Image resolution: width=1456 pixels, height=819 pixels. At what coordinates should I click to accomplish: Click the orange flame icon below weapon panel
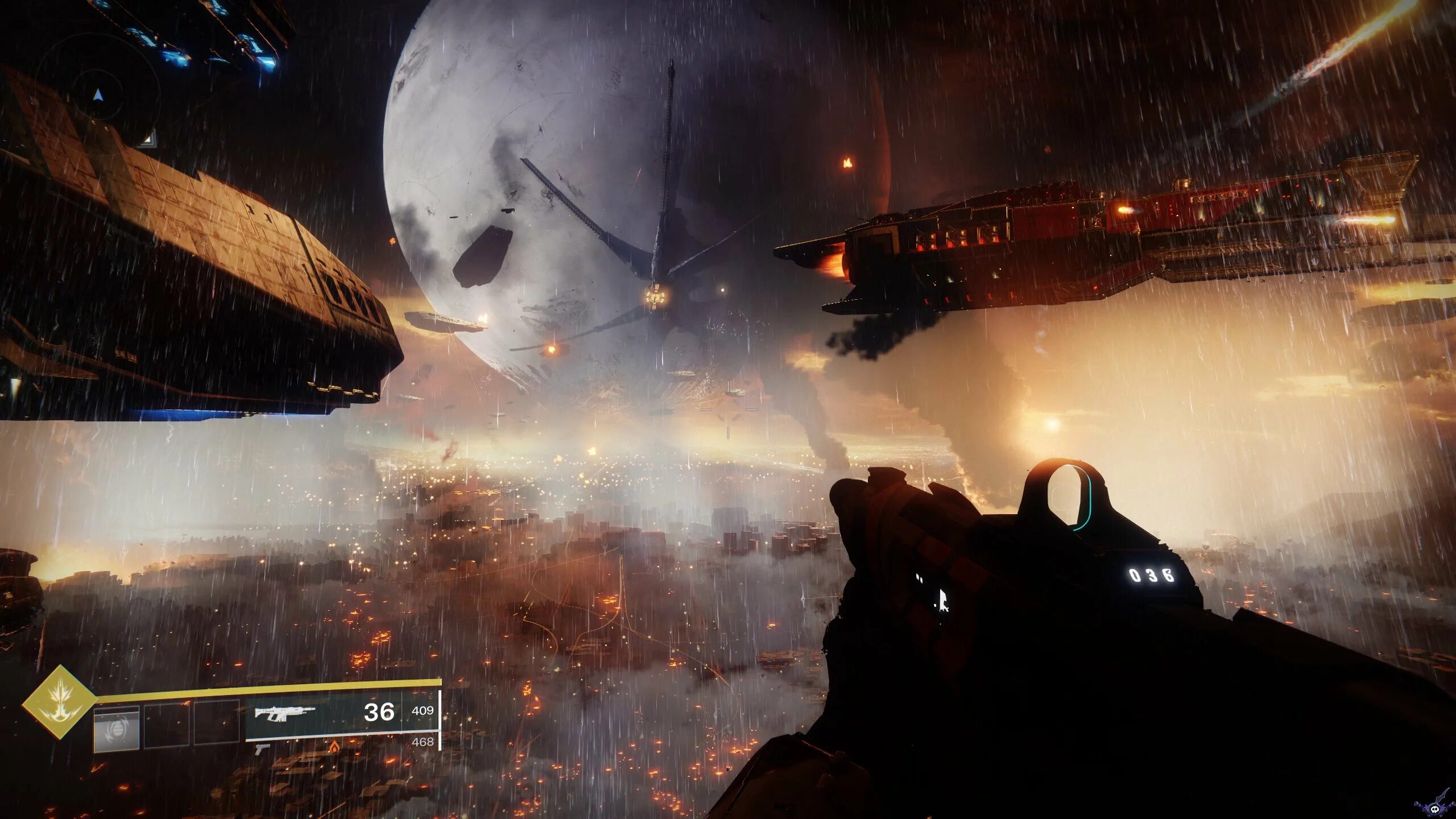(x=335, y=746)
